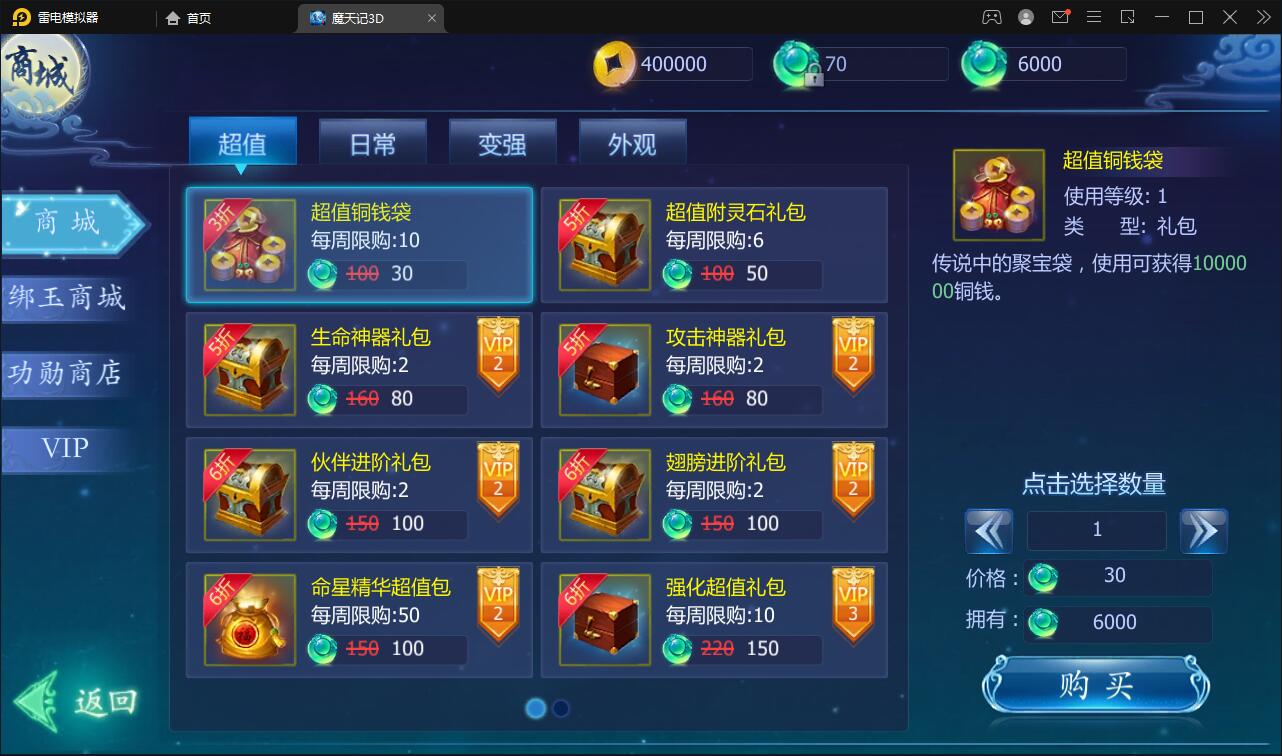The width and height of the screenshot is (1282, 756).
Task: Click the second pagination dot
Action: 561,708
